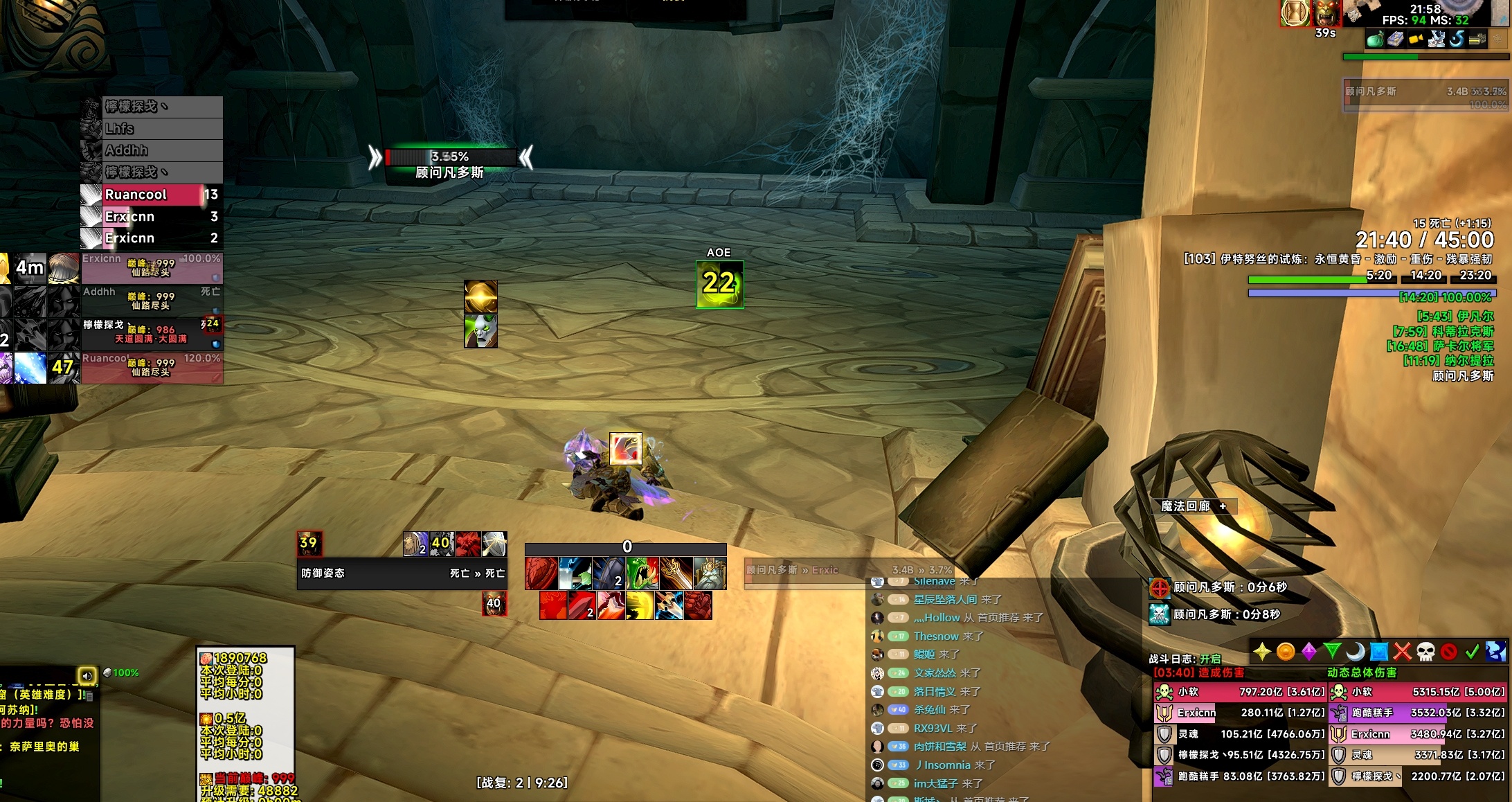Use the red clenched fist ability

[x=698, y=605]
